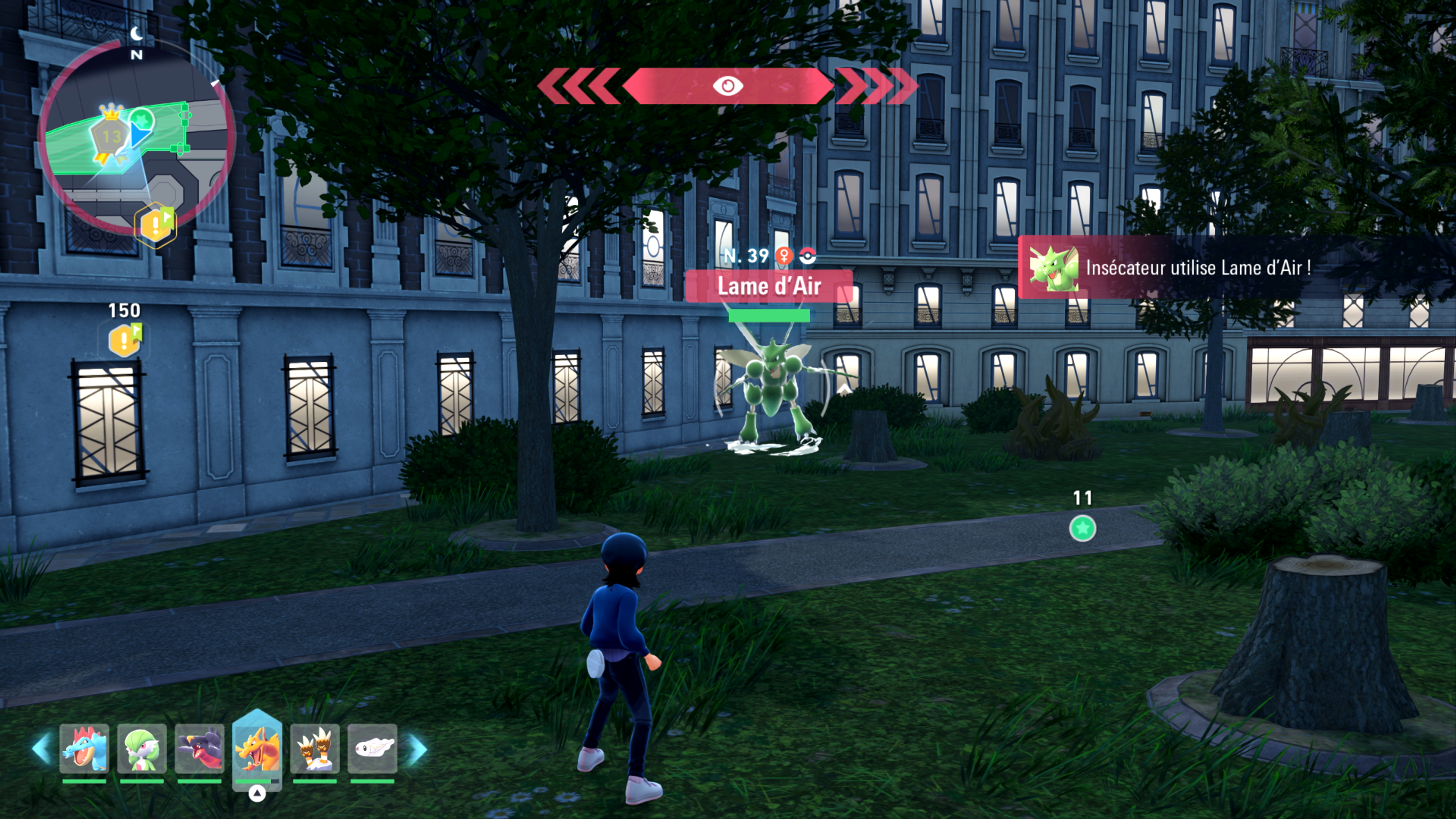
Task: Pick the Falinks party slot
Action: pyautogui.click(x=315, y=748)
